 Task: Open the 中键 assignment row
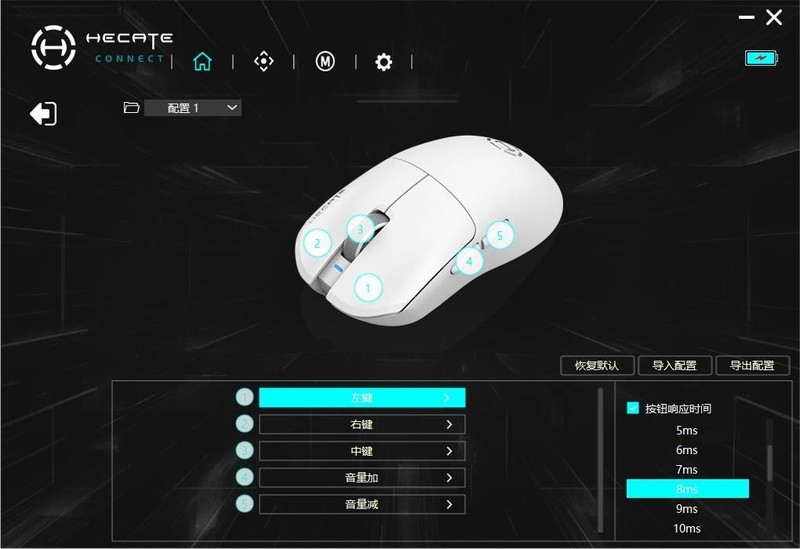tap(362, 451)
